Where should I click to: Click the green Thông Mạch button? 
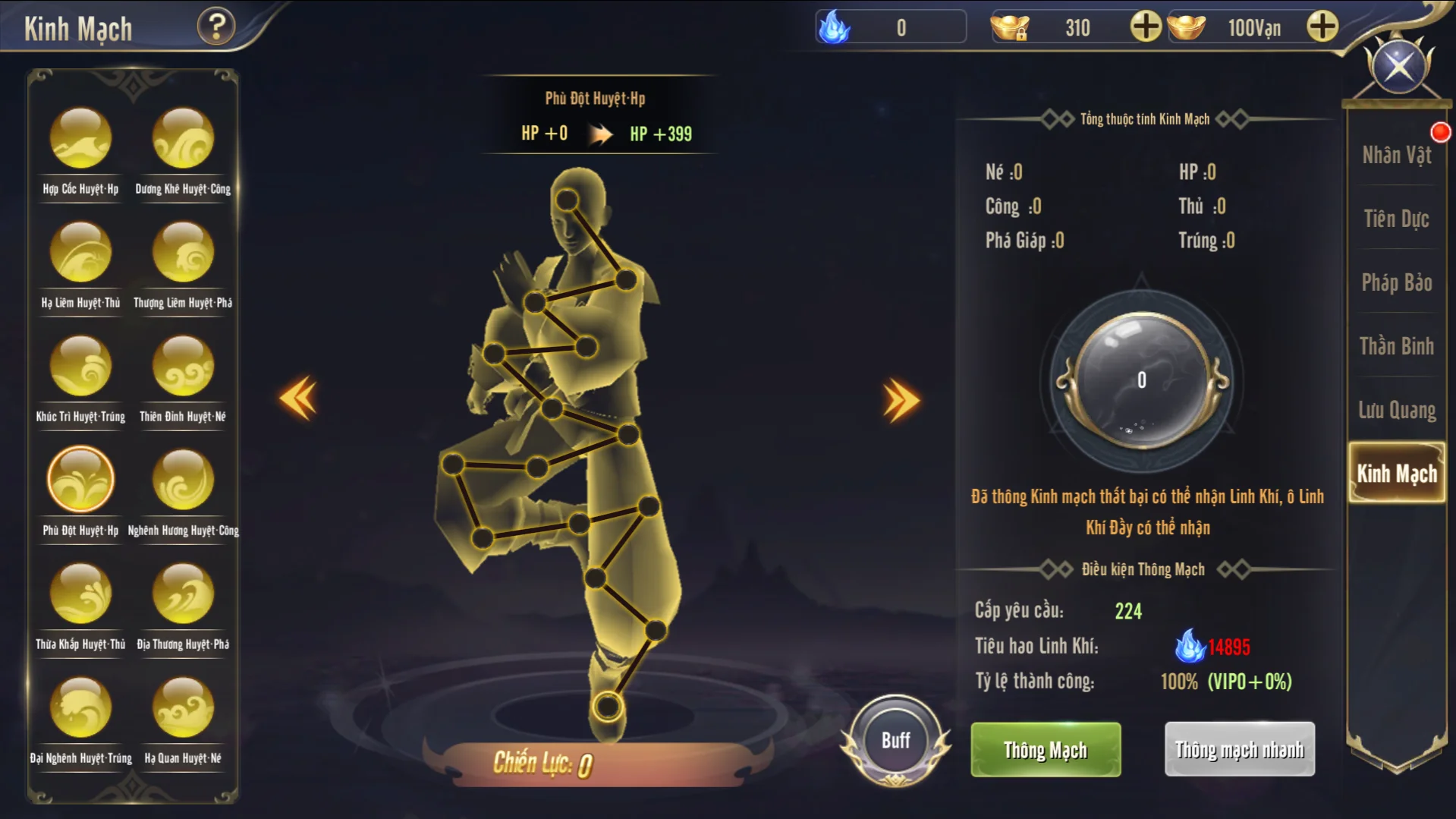[1046, 750]
